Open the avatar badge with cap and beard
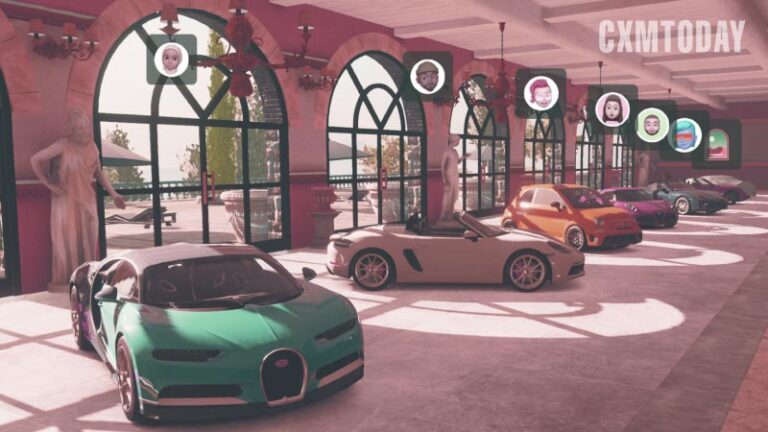768x432 pixels. point(428,76)
